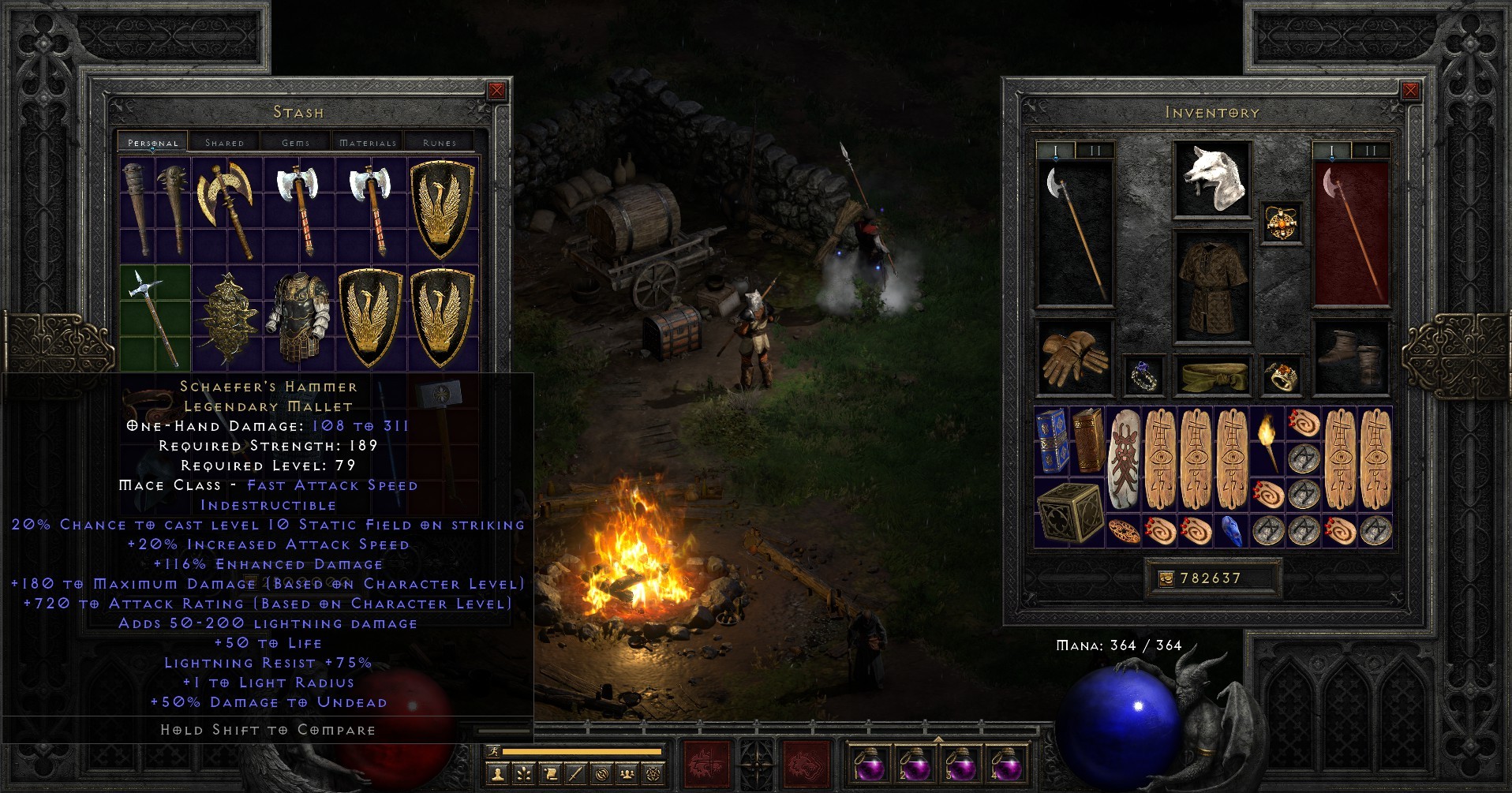Image resolution: width=1512 pixels, height=793 pixels.
Task: Click the pentagram options icon in the HUD
Action: 652,773
